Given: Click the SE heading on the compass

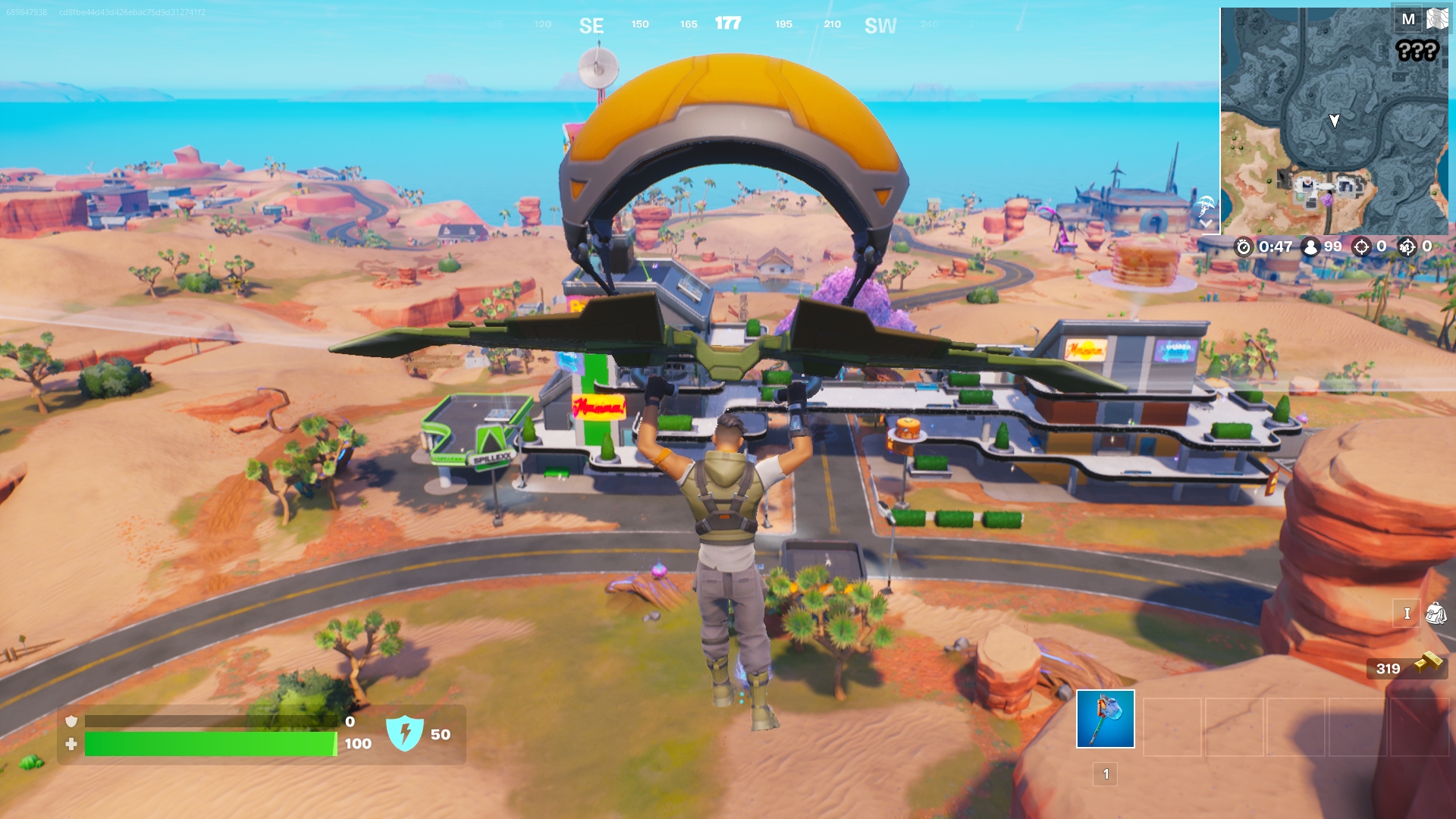Looking at the screenshot, I should click(592, 24).
